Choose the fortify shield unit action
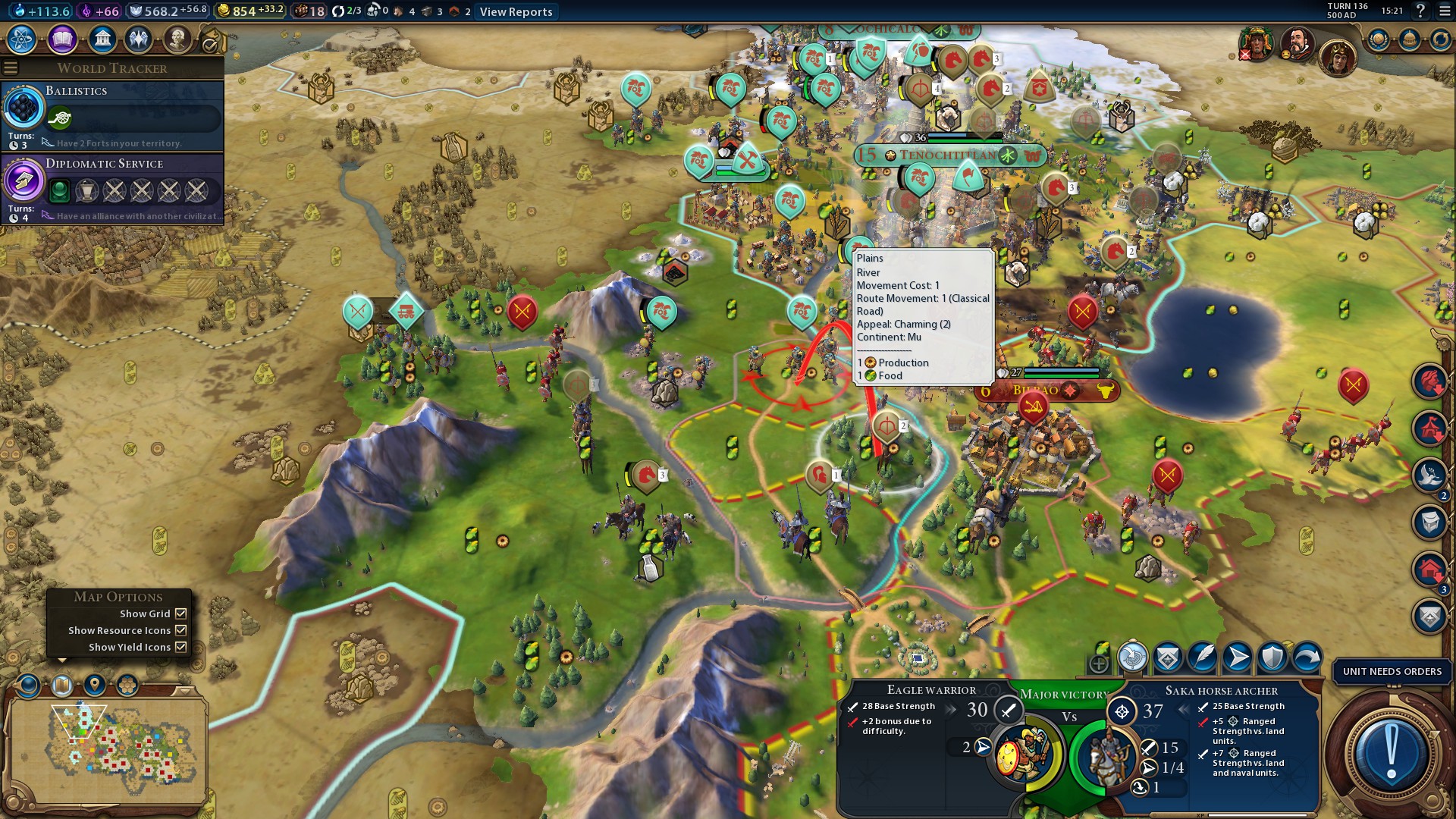1456x819 pixels. (x=1272, y=657)
